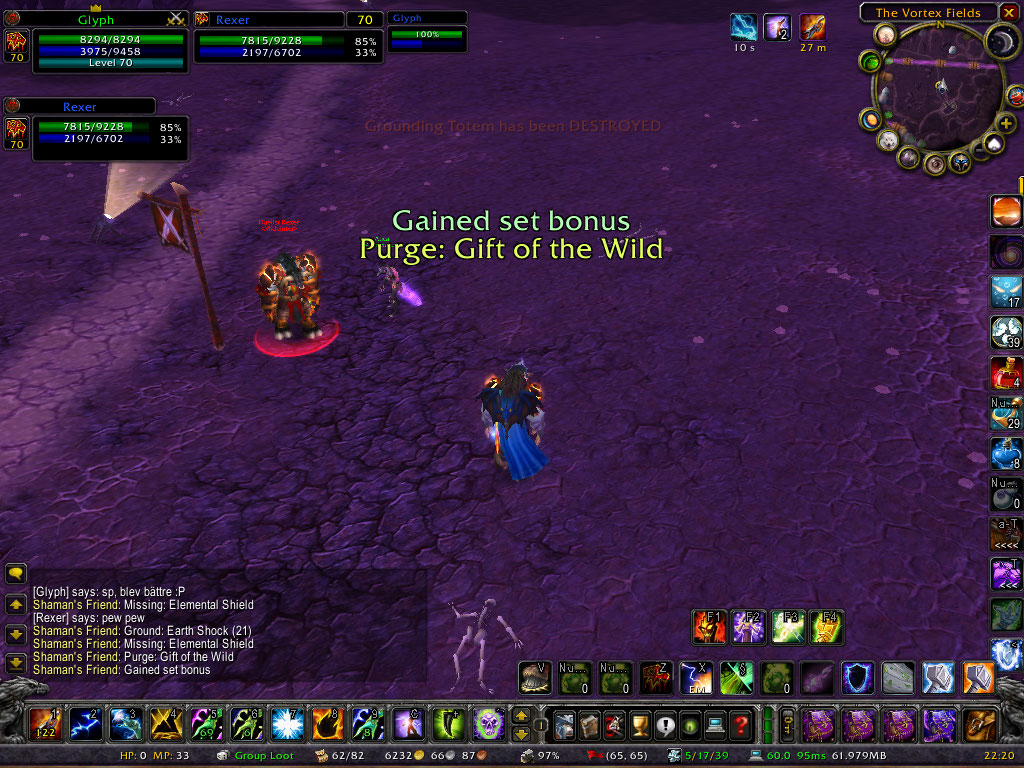Use the red potion with 4 charges
Screen dimensions: 1024x768
[1006, 372]
